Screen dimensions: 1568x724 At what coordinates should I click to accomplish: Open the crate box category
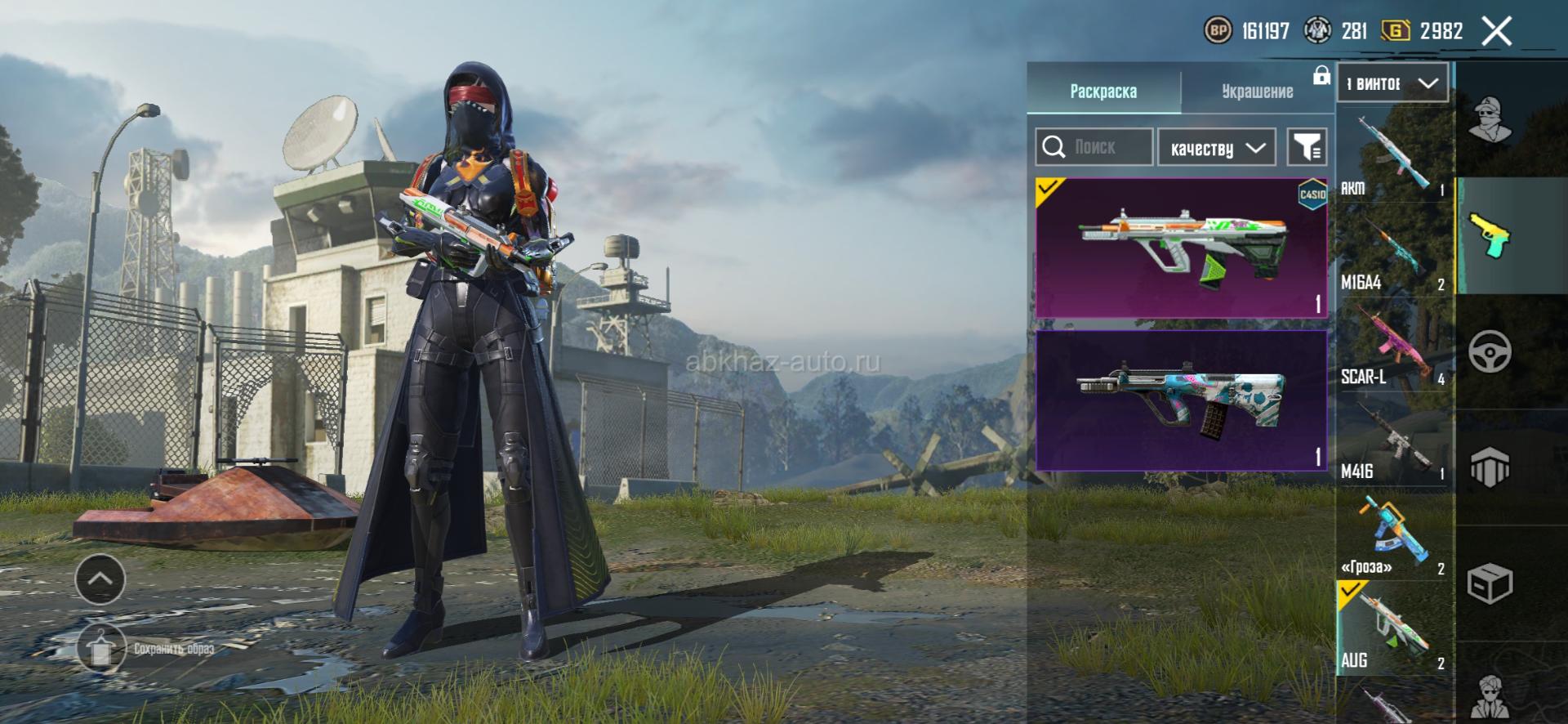click(x=1490, y=583)
